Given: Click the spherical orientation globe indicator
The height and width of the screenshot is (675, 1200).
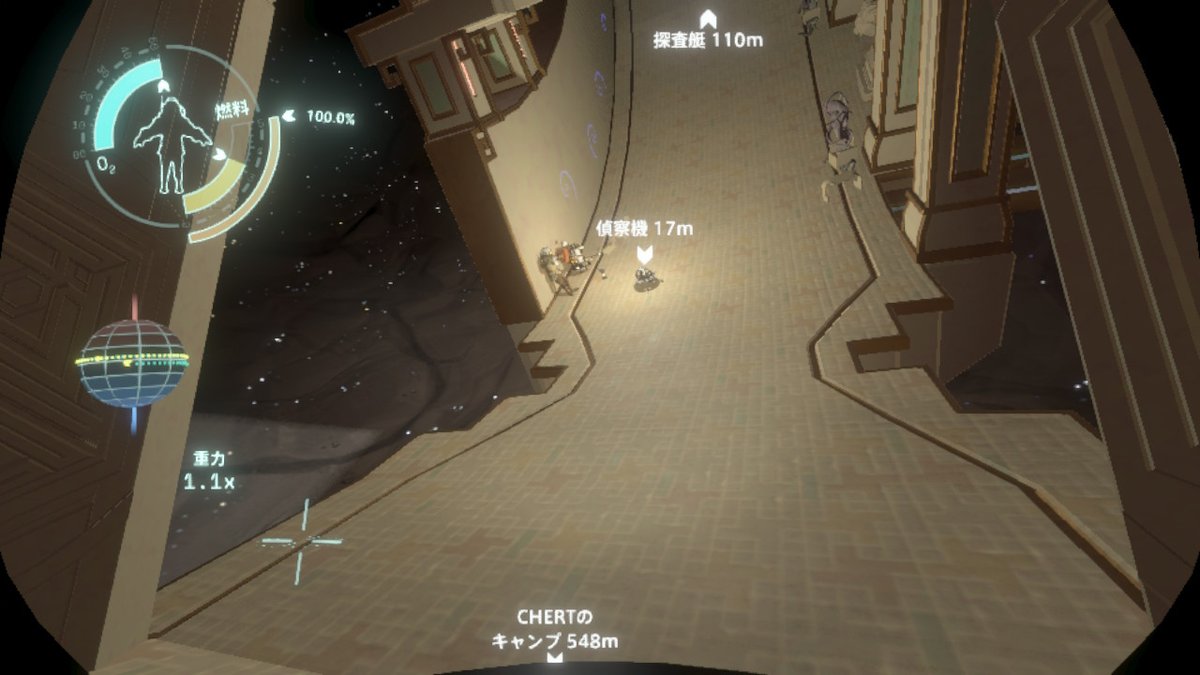Looking at the screenshot, I should click(133, 362).
